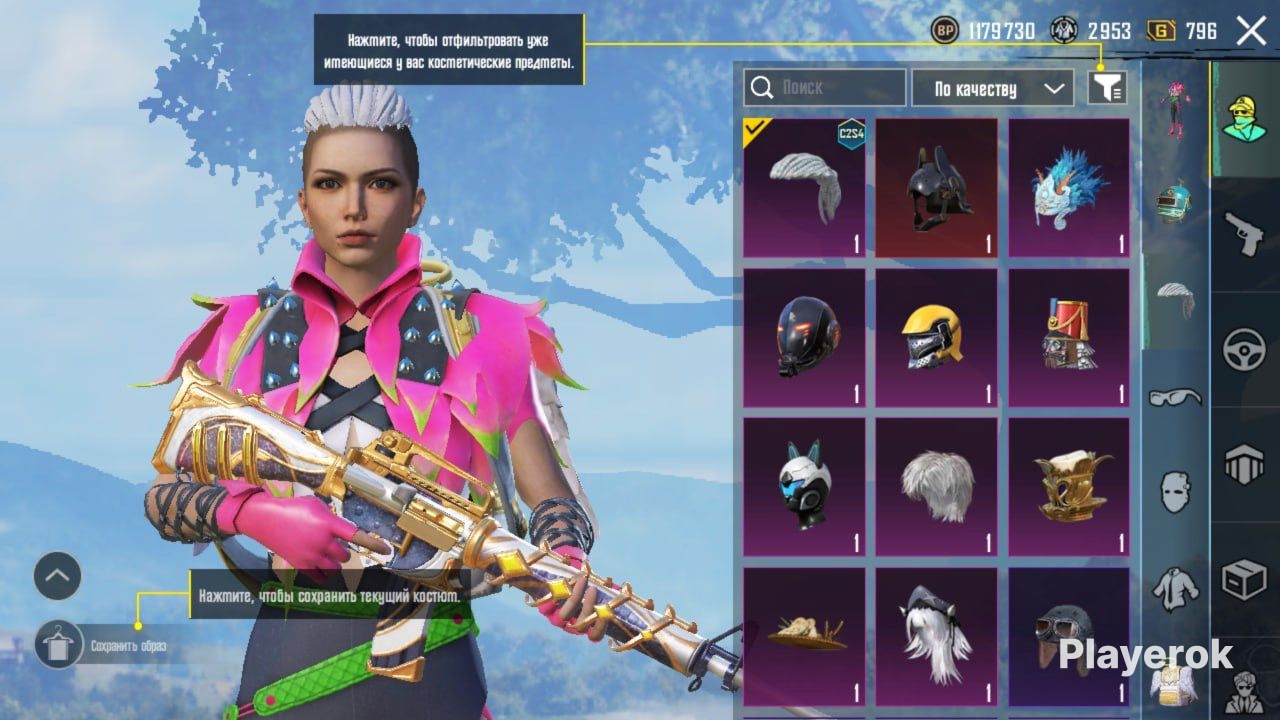Choose the white bunny-ear helmet
Viewport: 1280px width, 720px height.
(804, 487)
